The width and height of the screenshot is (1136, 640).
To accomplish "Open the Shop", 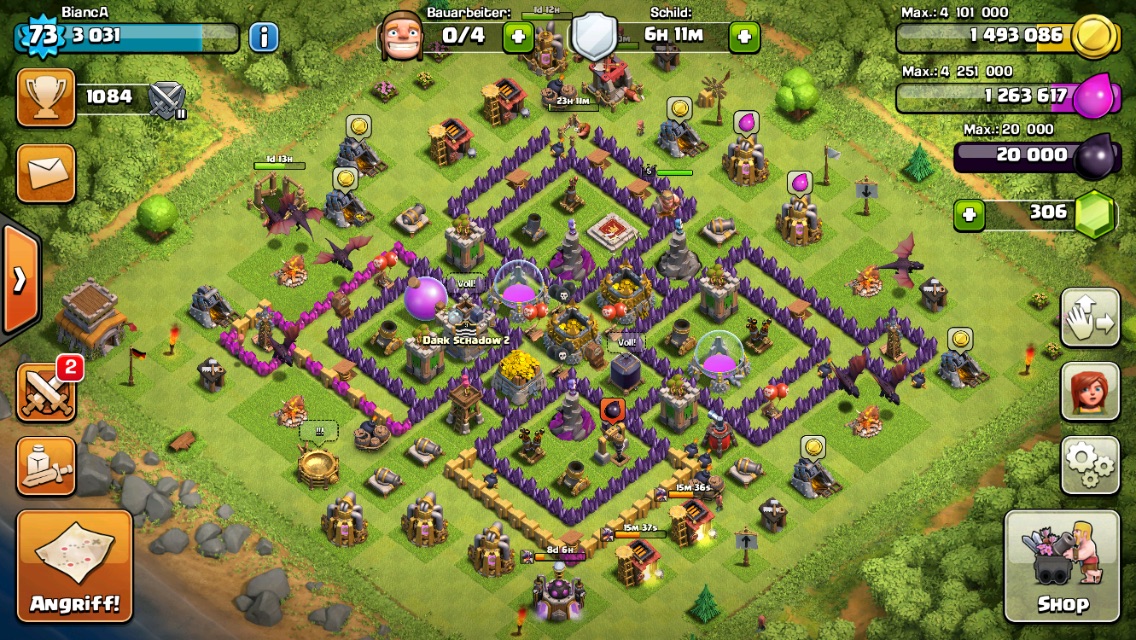I will (1061, 565).
